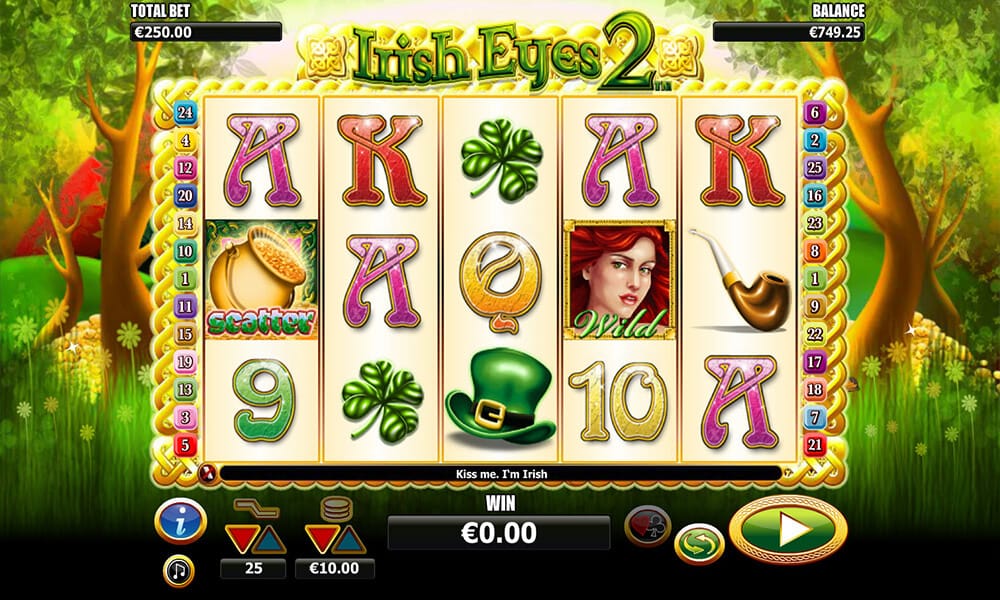Toggle sound with the music note button
1000x600 pixels.
point(179,571)
